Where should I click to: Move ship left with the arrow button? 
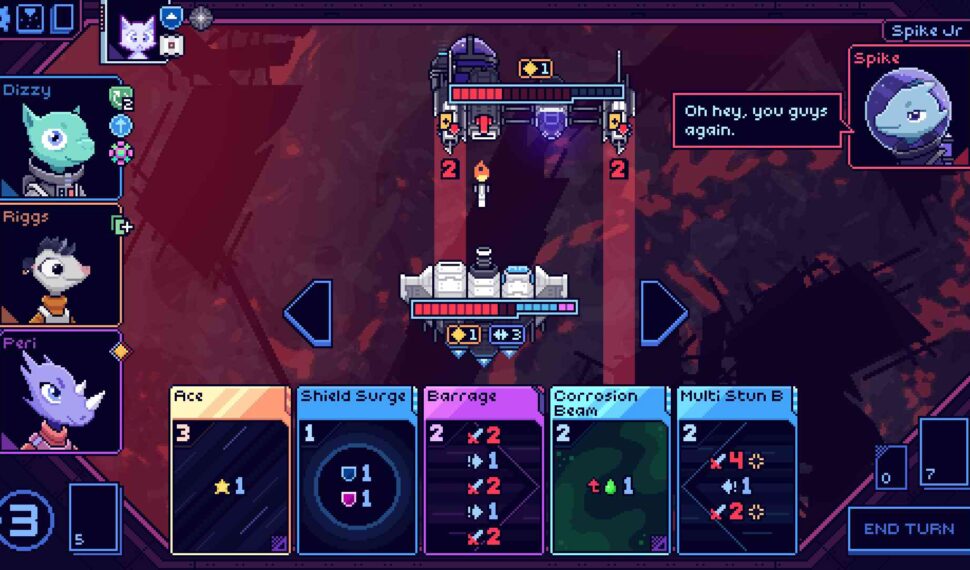[x=308, y=313]
